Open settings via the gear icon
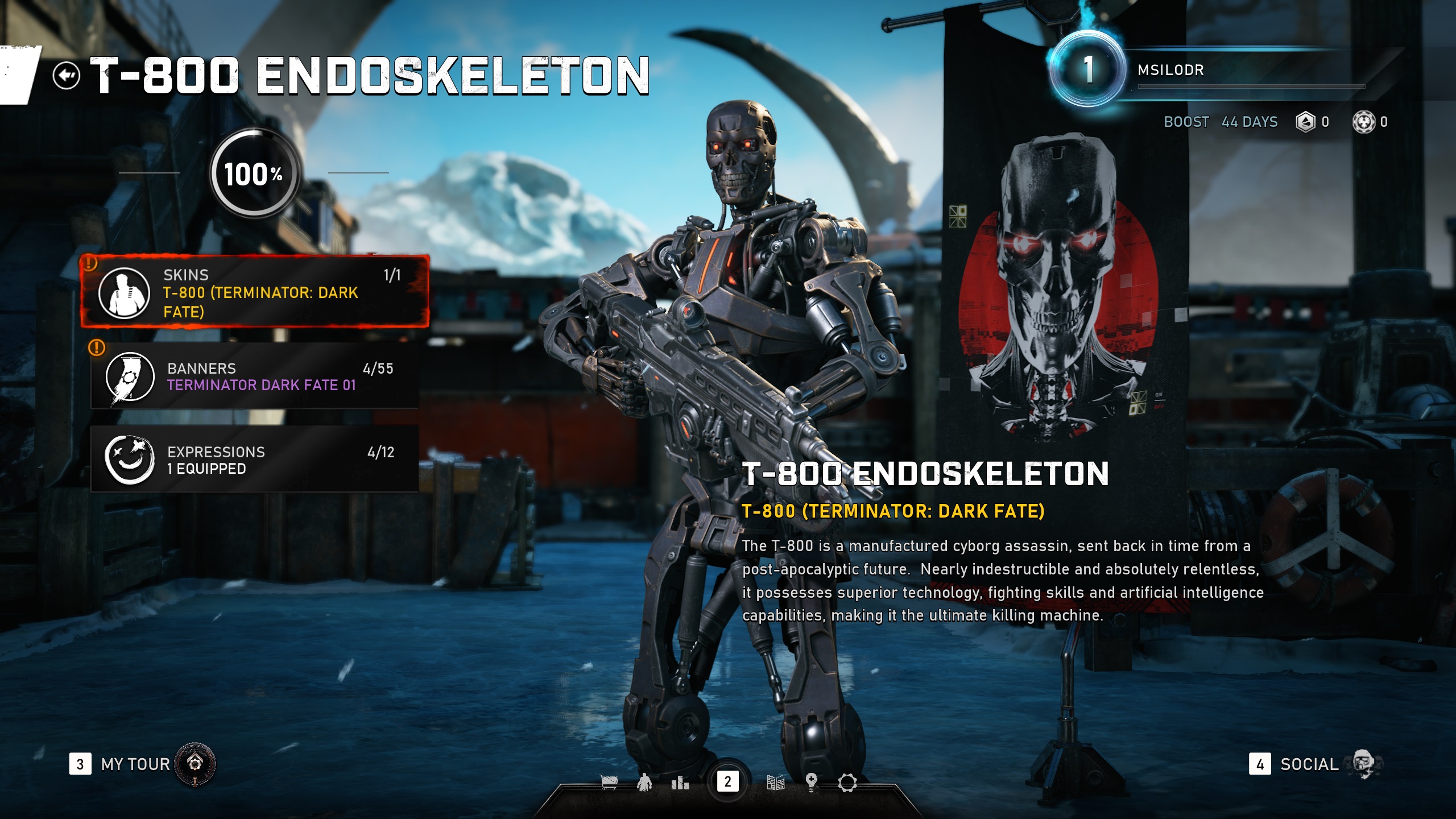Viewport: 1456px width, 819px height. coord(847,783)
